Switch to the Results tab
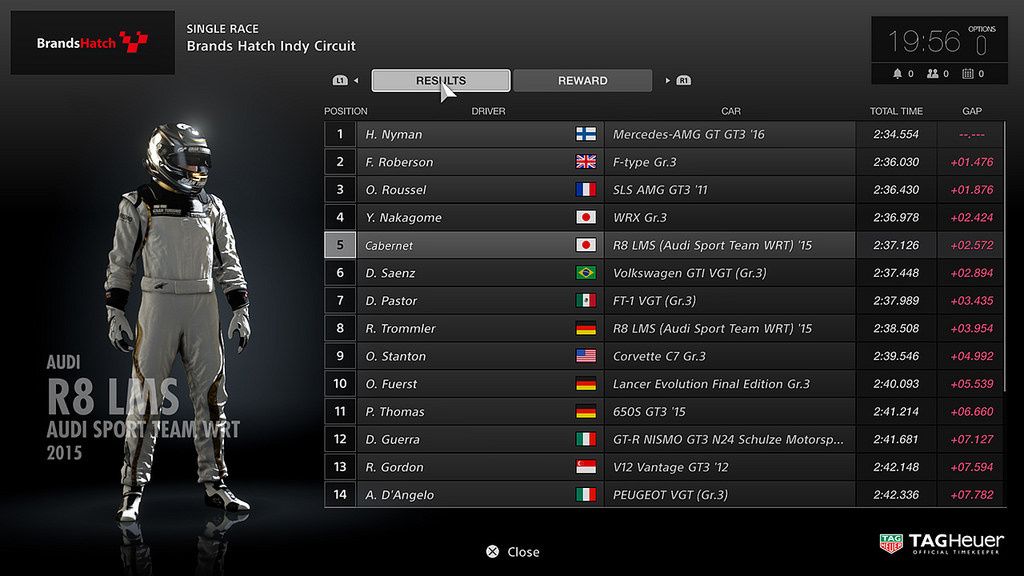The image size is (1024, 576). 440,81
